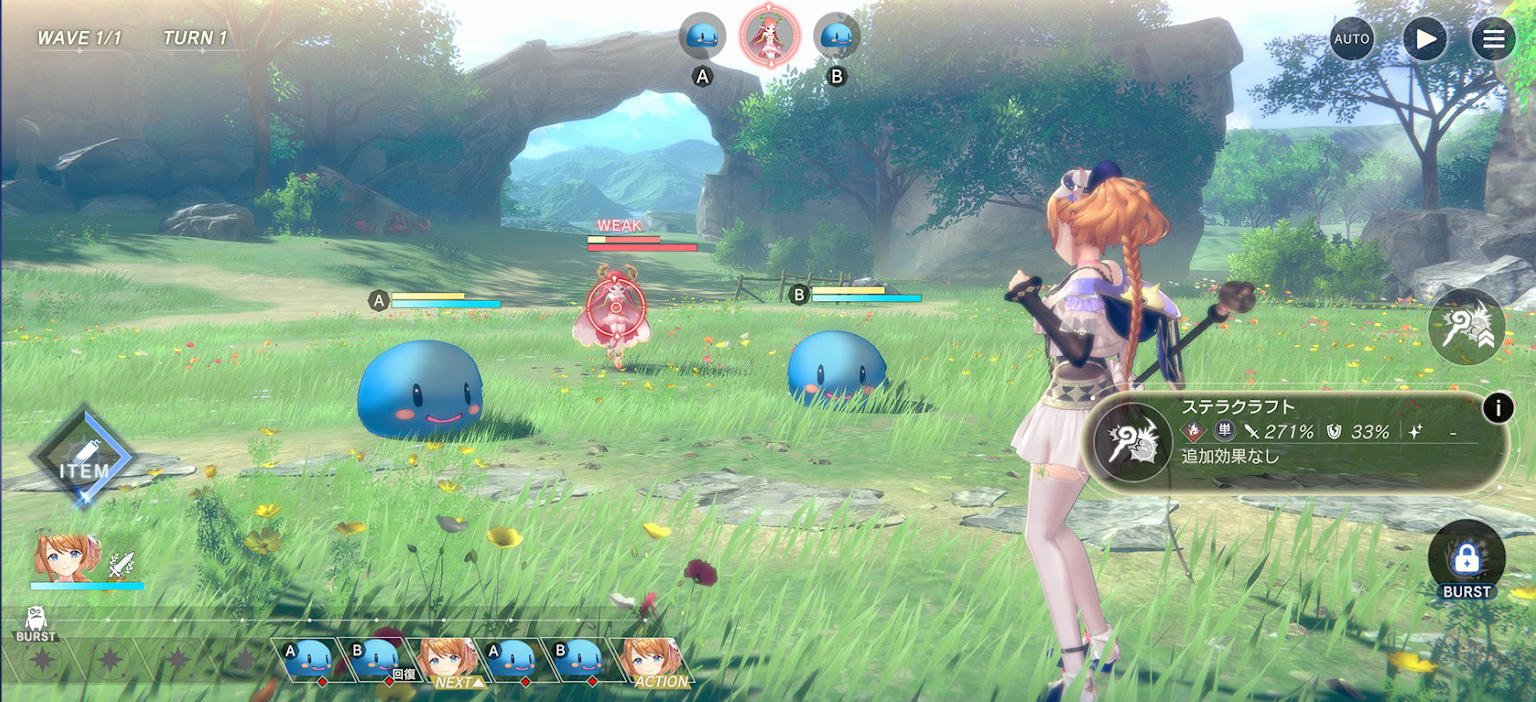
Task: Use the ステラクラフト skill
Action: point(1132,442)
